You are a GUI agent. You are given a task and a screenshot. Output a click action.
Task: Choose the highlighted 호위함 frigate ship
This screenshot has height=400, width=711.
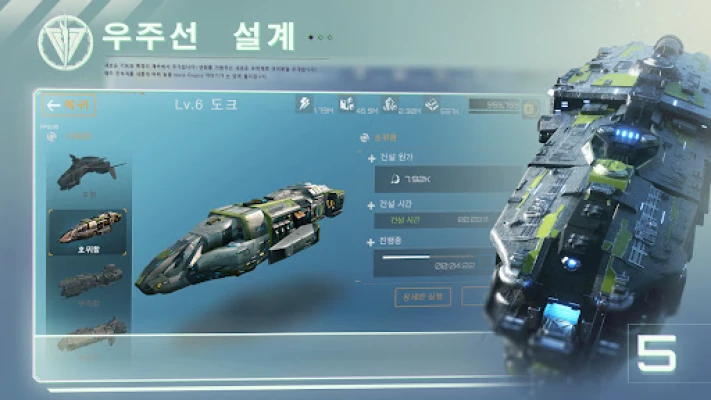tap(88, 232)
